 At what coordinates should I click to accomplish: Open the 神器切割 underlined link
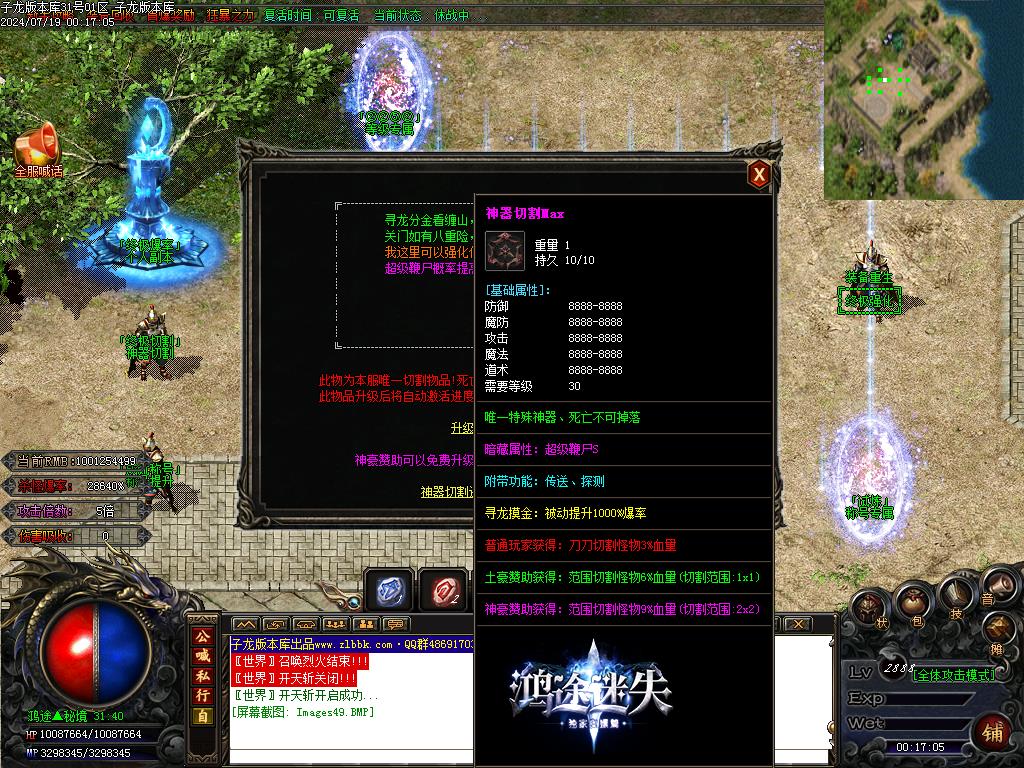[446, 492]
